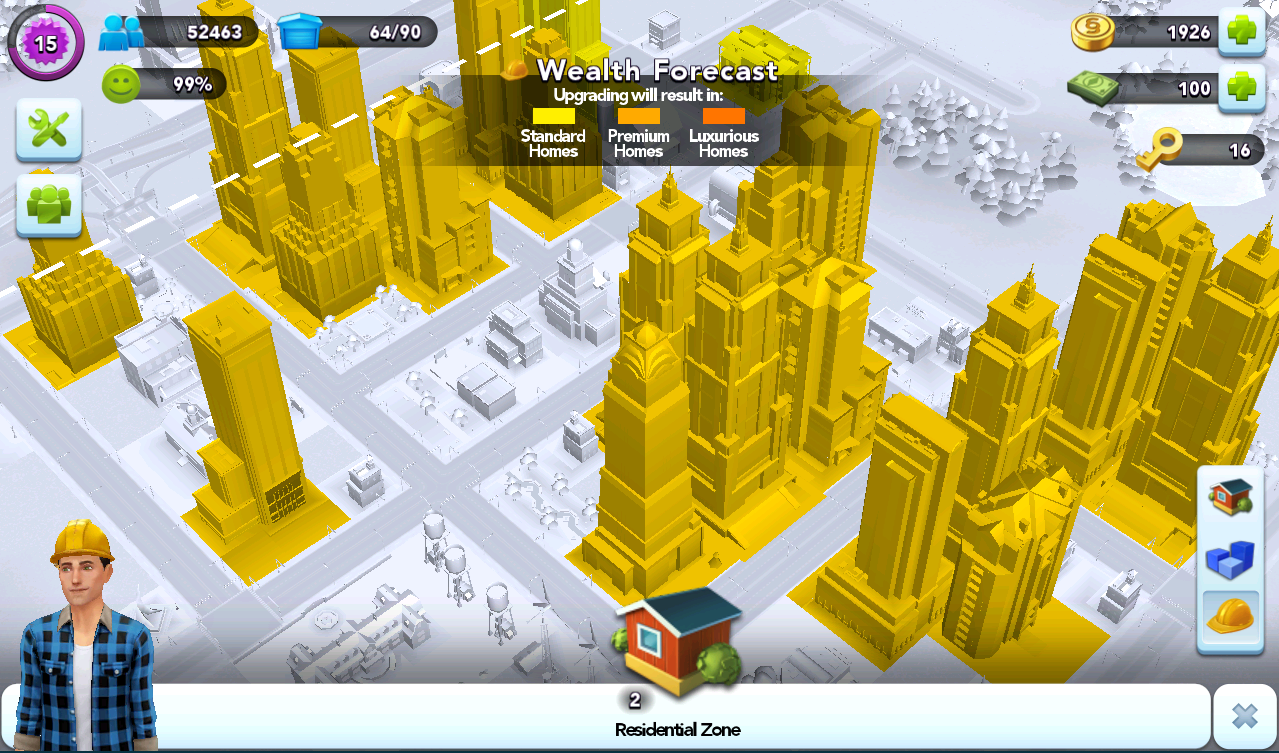Open the population blue people icon

pyautogui.click(x=122, y=32)
